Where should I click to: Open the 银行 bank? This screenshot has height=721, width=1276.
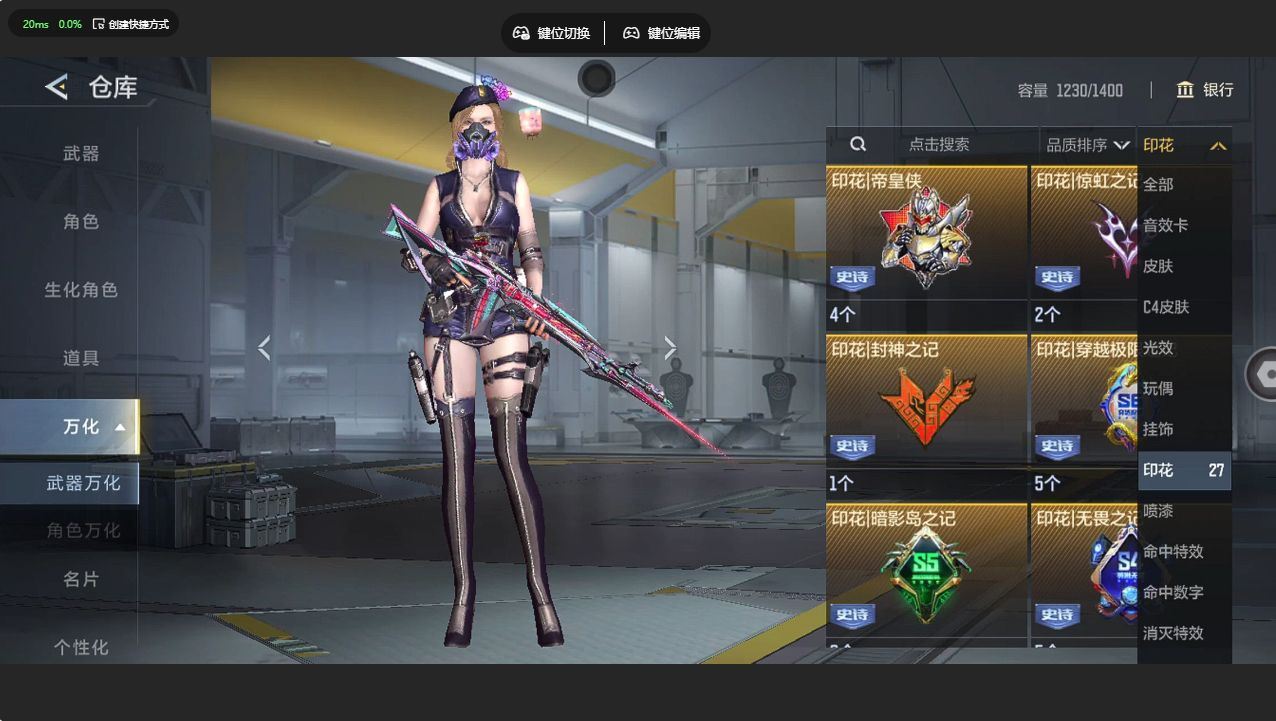click(1205, 90)
